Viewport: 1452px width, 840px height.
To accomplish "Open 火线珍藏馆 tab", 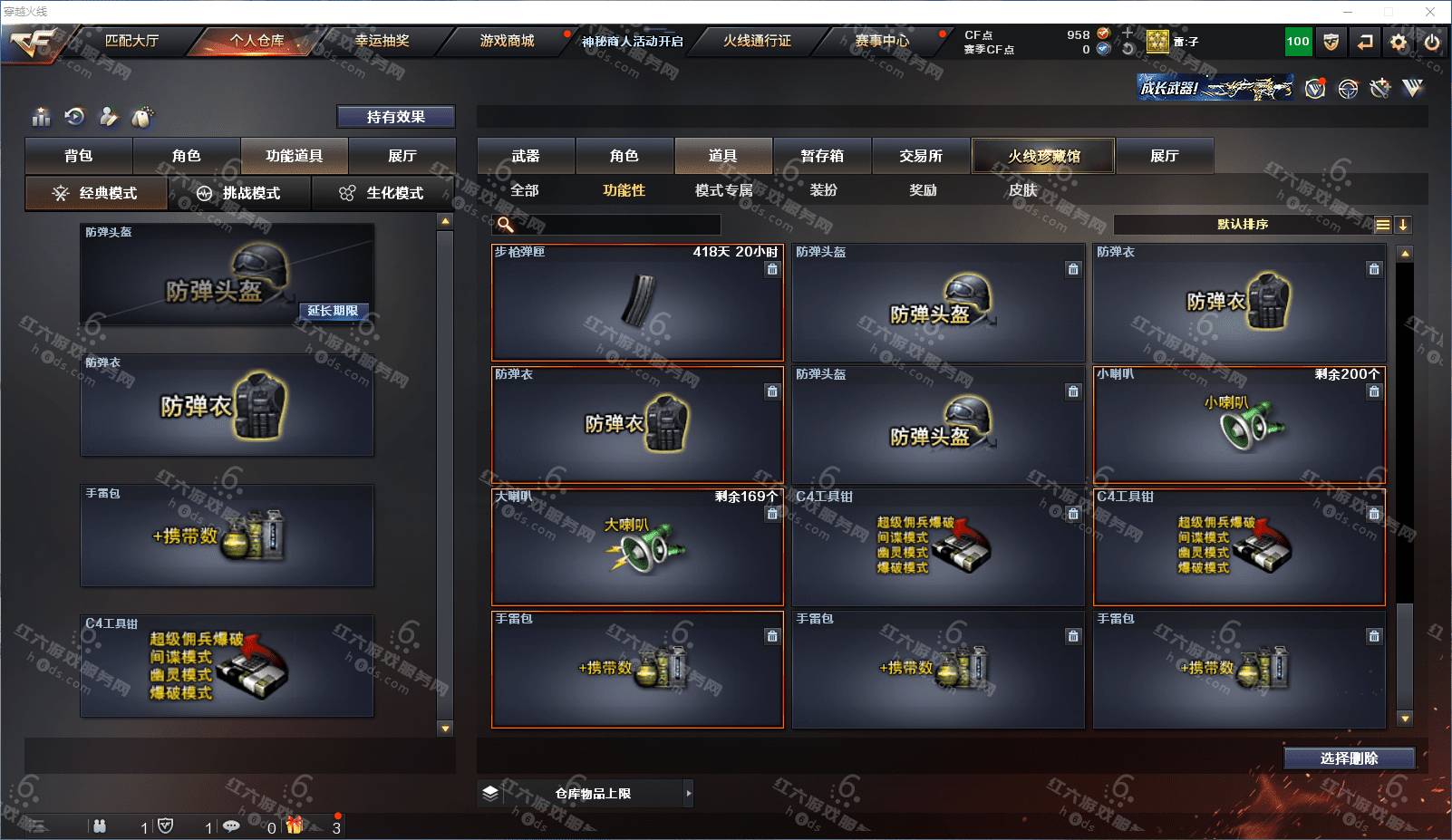I will point(1043,156).
